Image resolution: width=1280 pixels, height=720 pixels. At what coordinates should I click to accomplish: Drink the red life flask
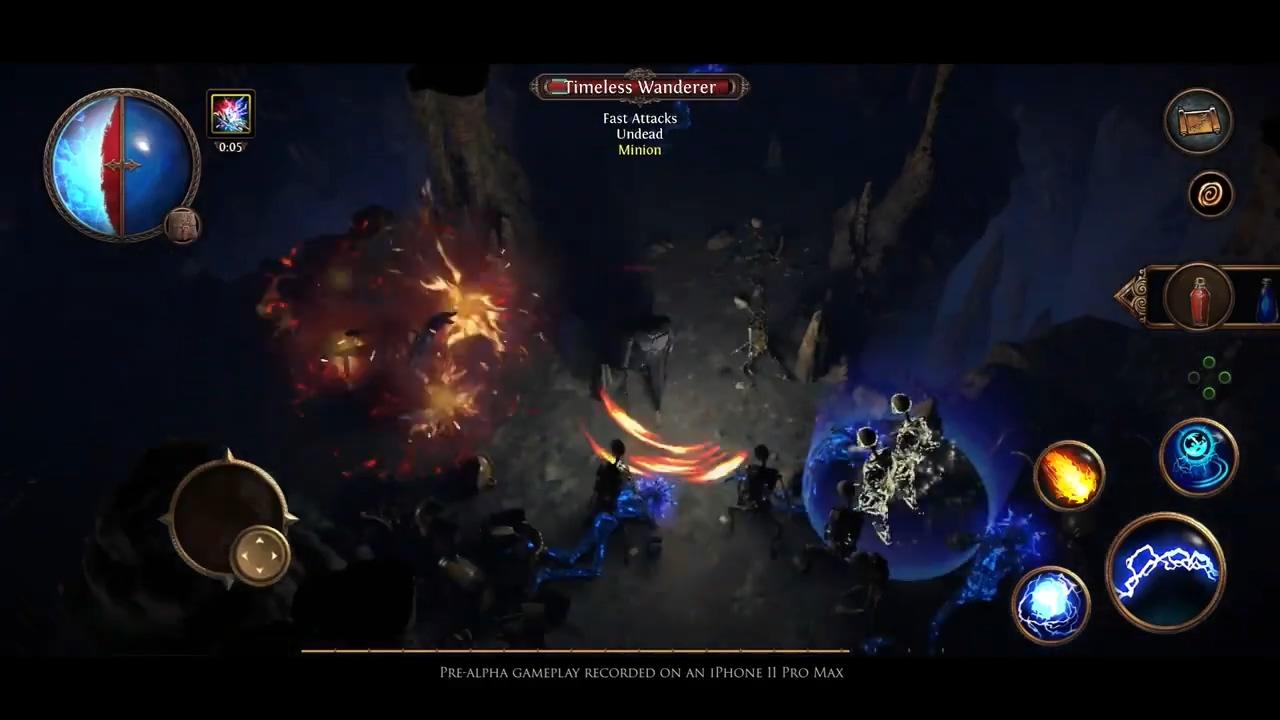click(1200, 297)
